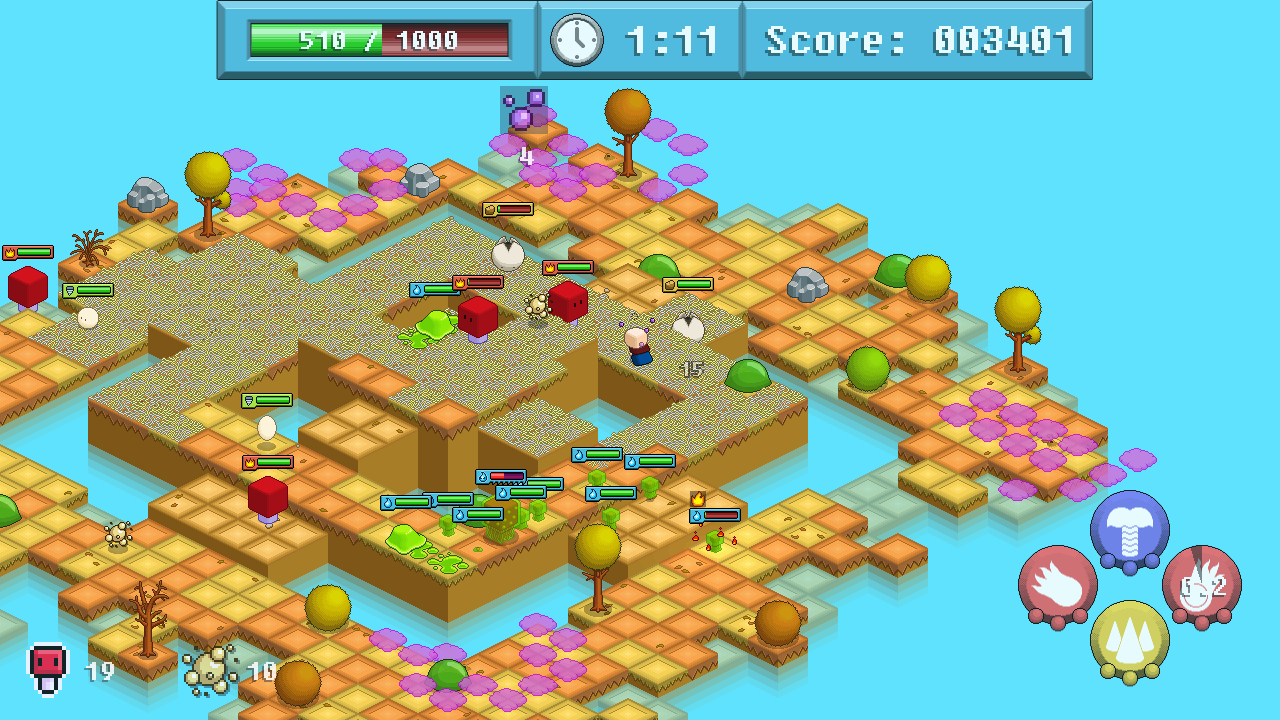This screenshot has height=720, width=1280.
Task: Select the red flame ability on cooldown
Action: pos(1201,585)
